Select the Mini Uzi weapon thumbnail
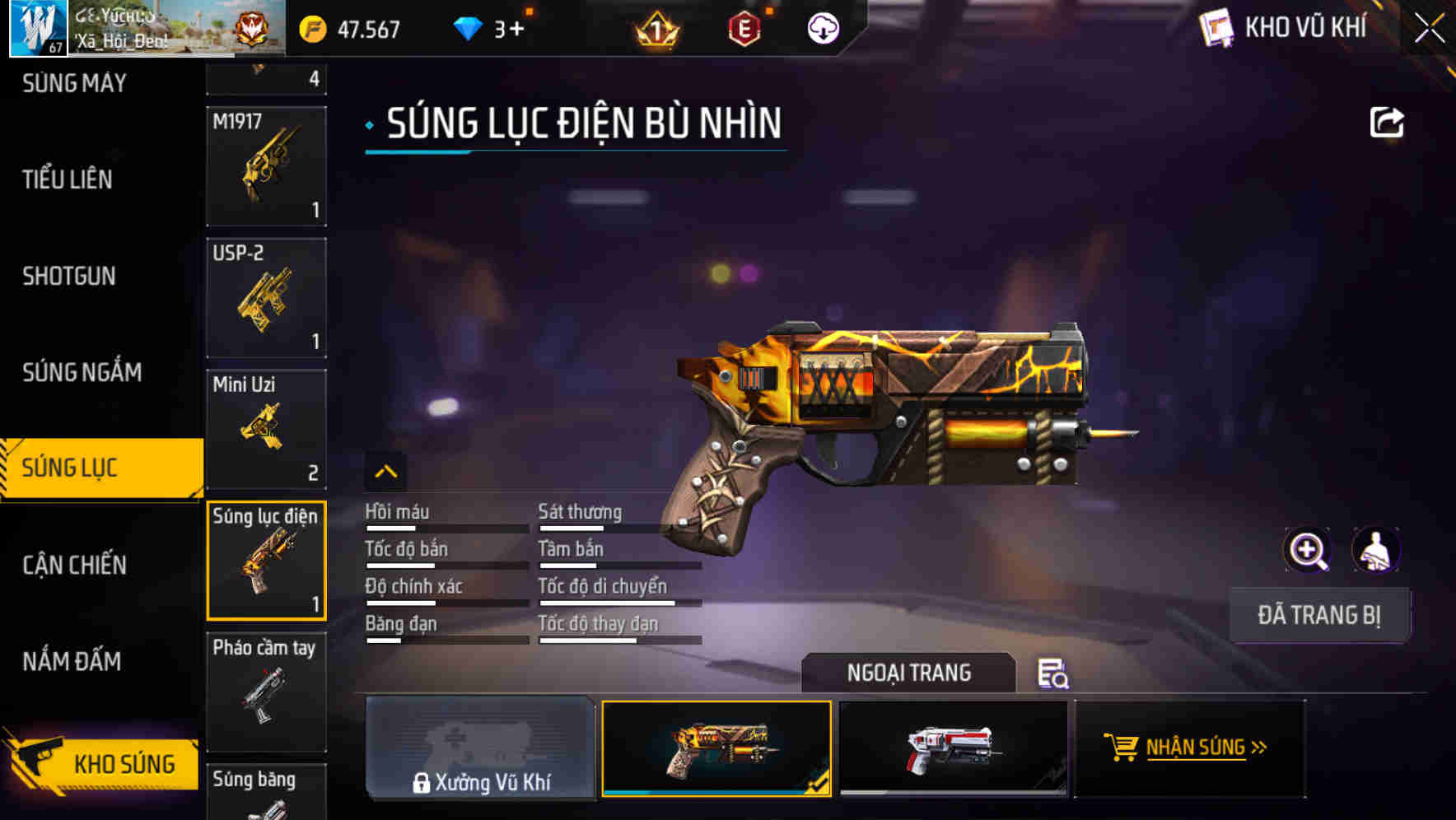The width and height of the screenshot is (1456, 820). pyautogui.click(x=266, y=428)
